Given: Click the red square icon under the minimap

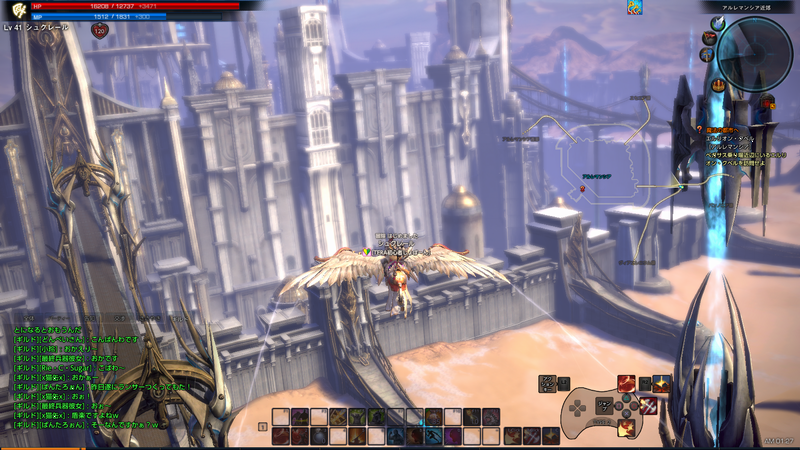Looking at the screenshot, I should tap(768, 102).
